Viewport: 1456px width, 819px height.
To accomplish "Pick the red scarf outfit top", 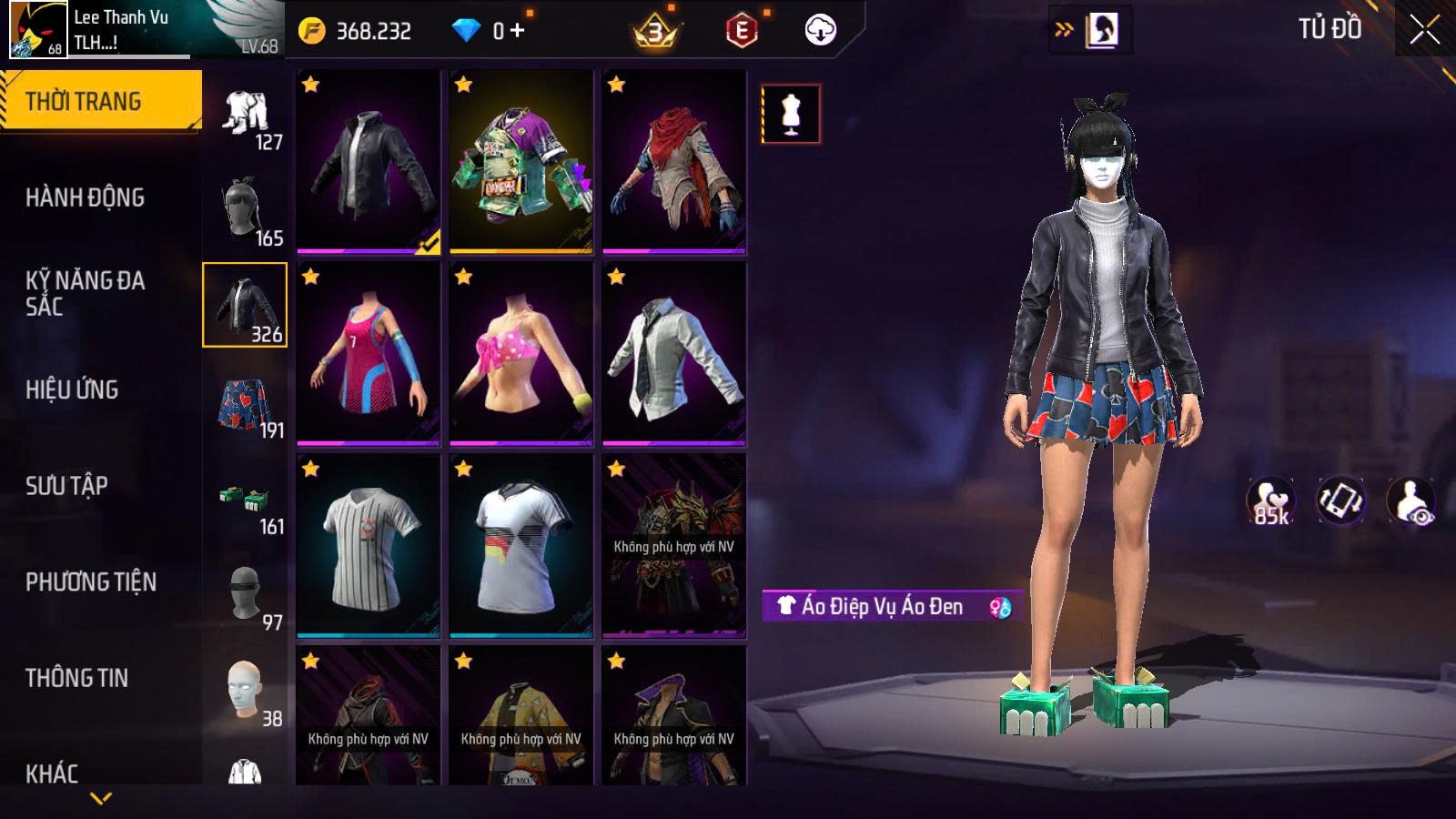I will [674, 162].
